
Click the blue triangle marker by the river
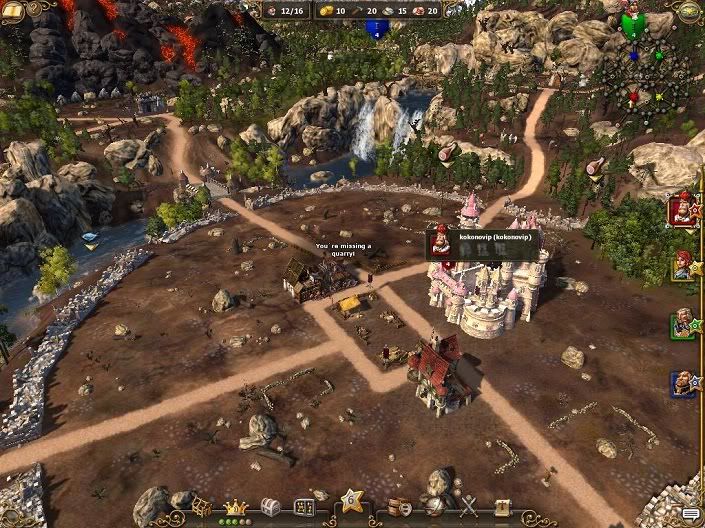coord(91,240)
